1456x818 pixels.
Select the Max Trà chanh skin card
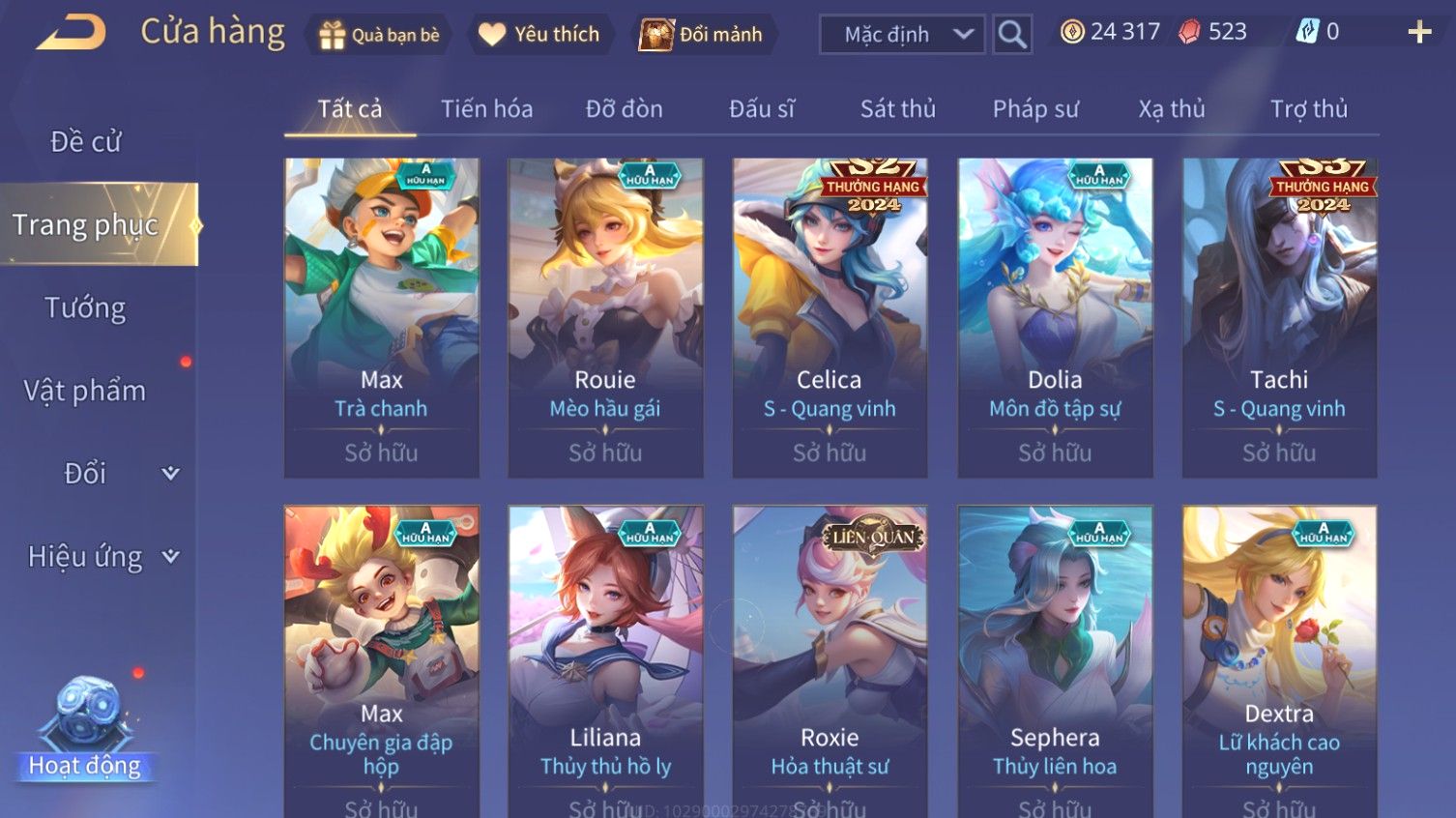click(x=381, y=317)
